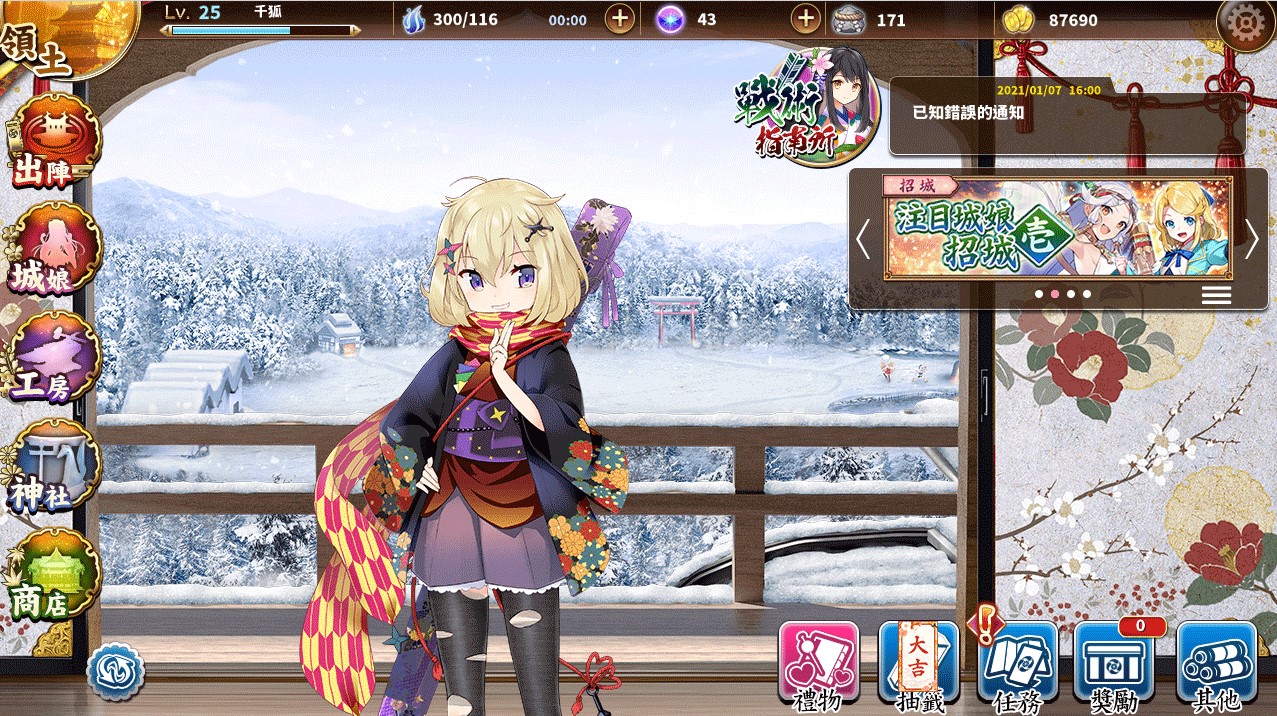
Task: Visit the 神社 shrine
Action: pyautogui.click(x=57, y=465)
